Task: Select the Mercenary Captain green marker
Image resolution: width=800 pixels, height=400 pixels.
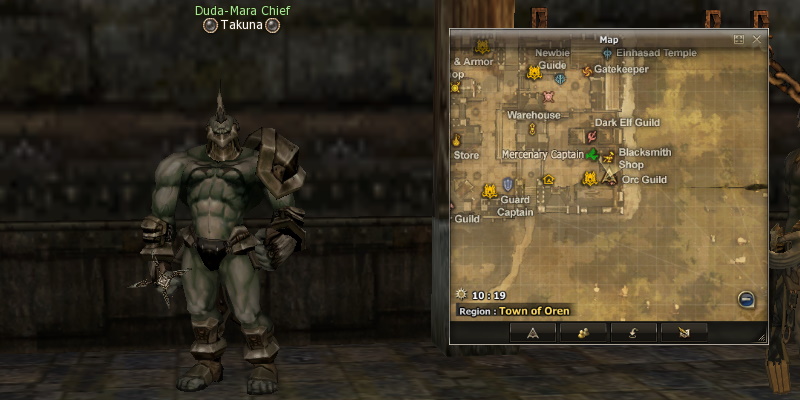Action: click(593, 154)
